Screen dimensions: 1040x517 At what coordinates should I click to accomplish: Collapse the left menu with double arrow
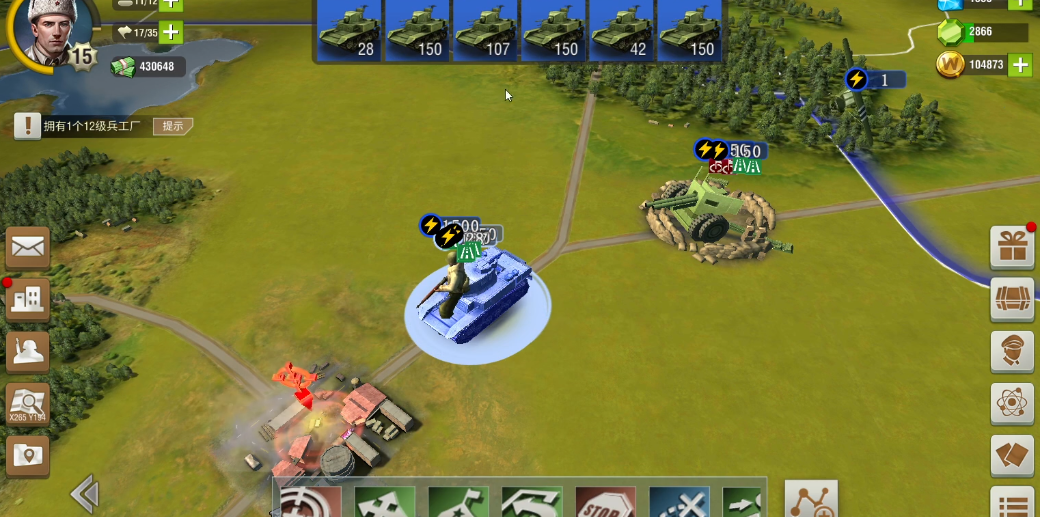84,492
